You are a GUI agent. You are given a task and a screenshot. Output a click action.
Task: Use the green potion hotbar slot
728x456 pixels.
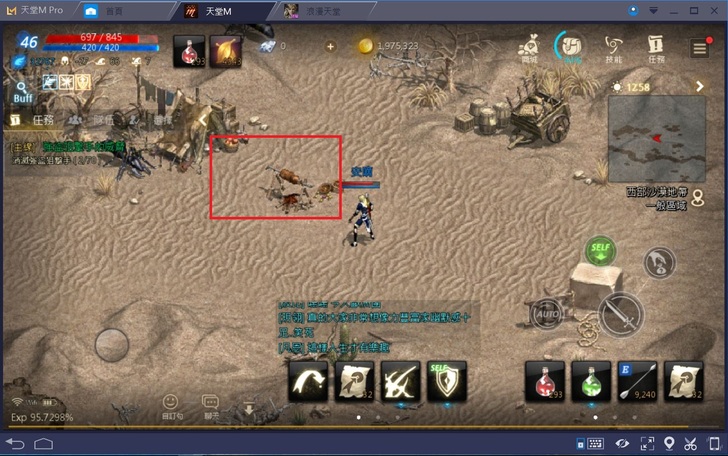click(591, 381)
